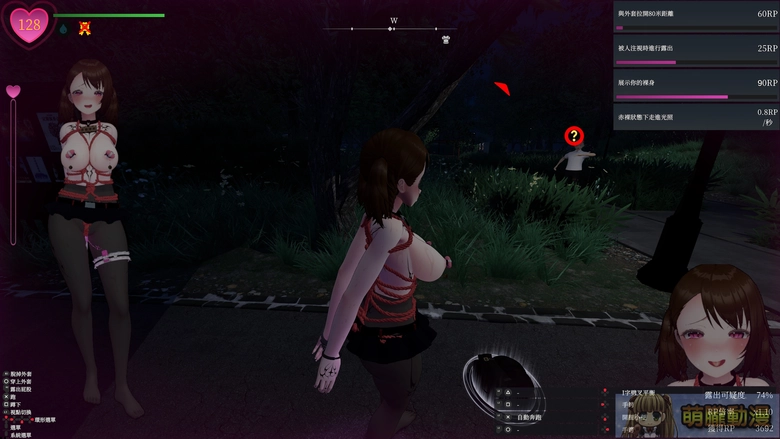Open the 25RP objective in the tracker
The width and height of the screenshot is (780, 439).
(696, 52)
